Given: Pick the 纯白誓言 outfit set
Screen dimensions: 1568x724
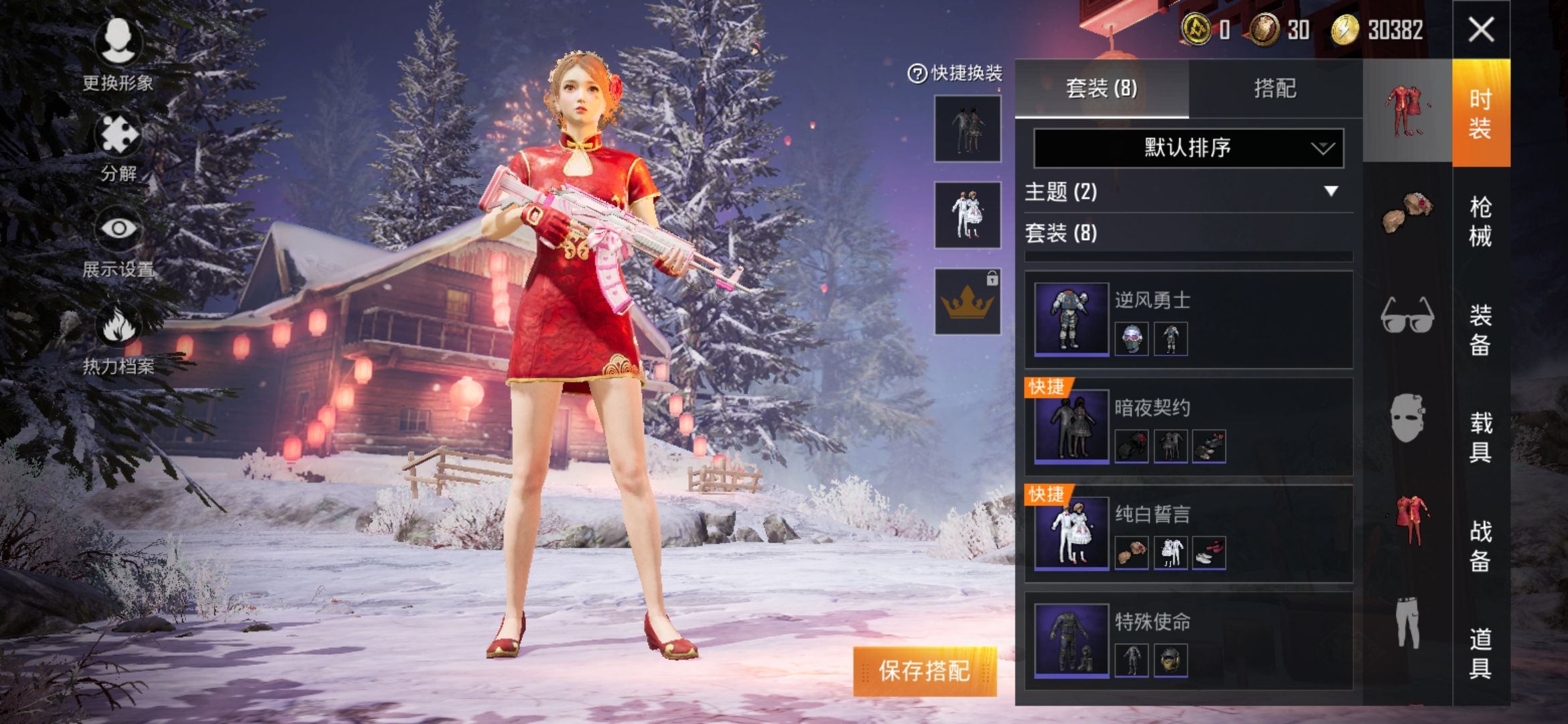Looking at the screenshot, I should [1188, 534].
